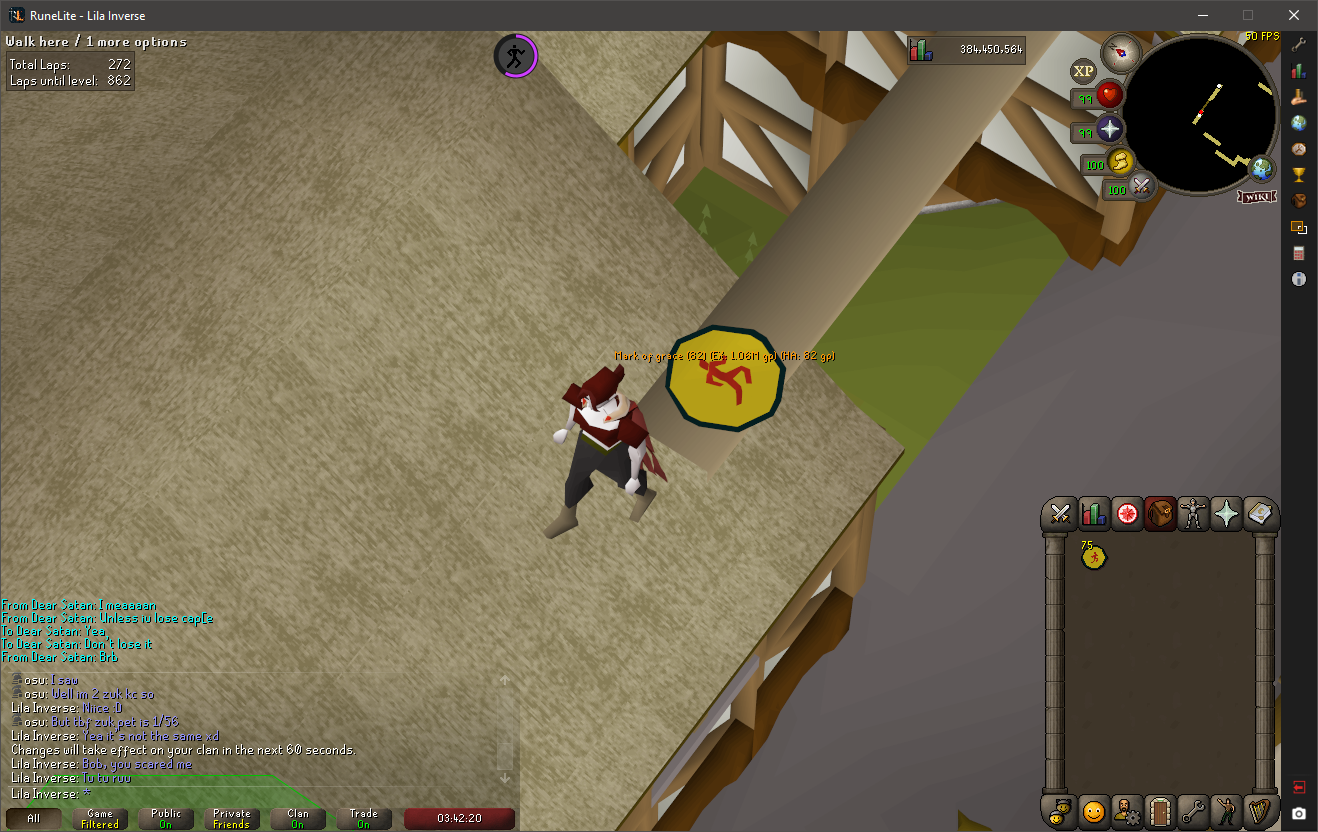Switch to the Spellbook tab
Image resolution: width=1318 pixels, height=832 pixels.
click(1260, 514)
